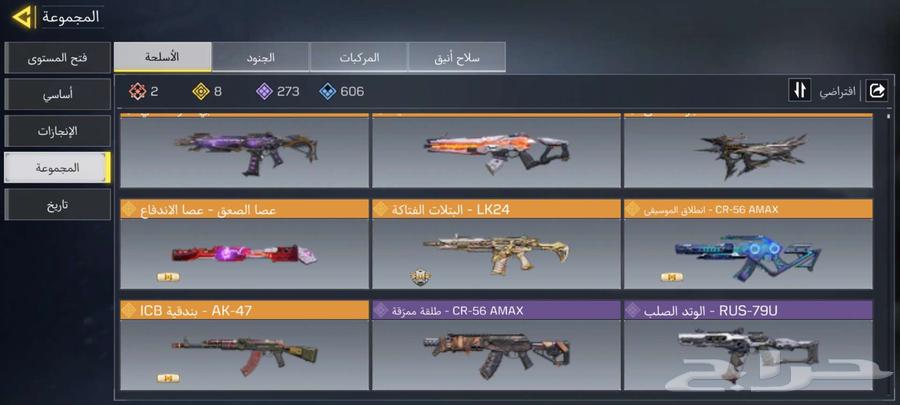Click the share icon button
900x405 pixels.
876,91
